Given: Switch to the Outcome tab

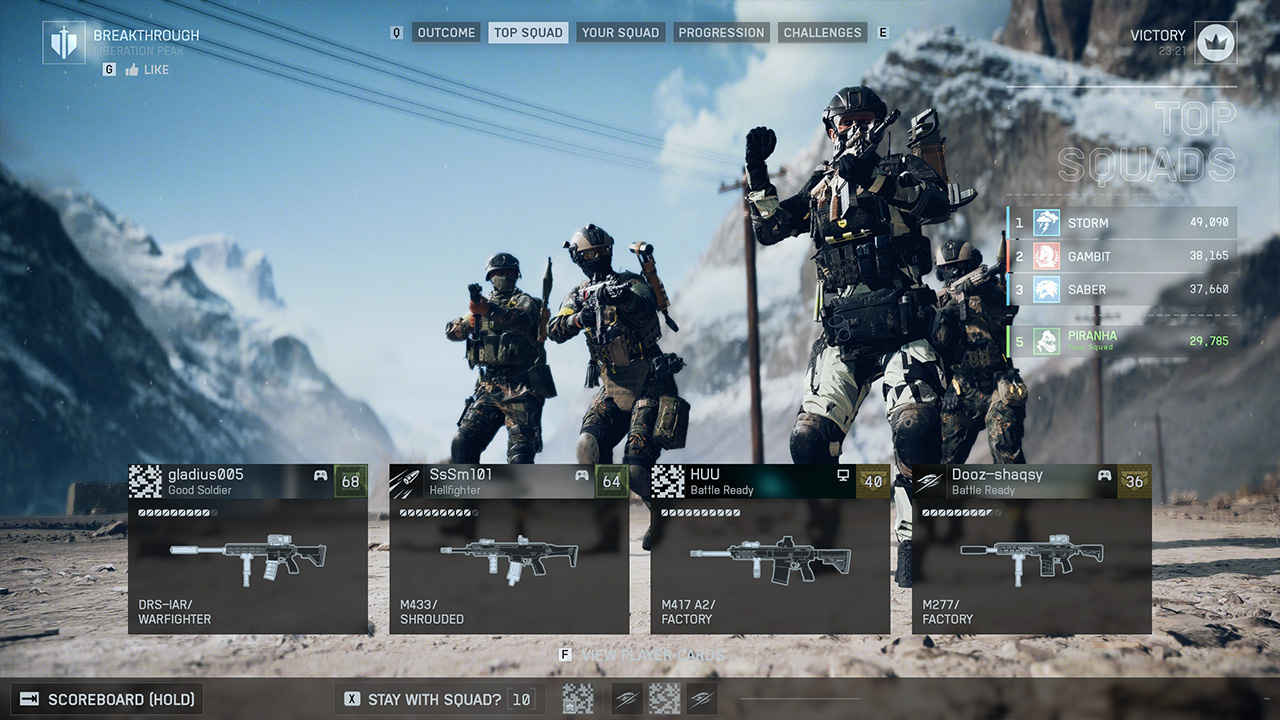Looking at the screenshot, I should [446, 33].
